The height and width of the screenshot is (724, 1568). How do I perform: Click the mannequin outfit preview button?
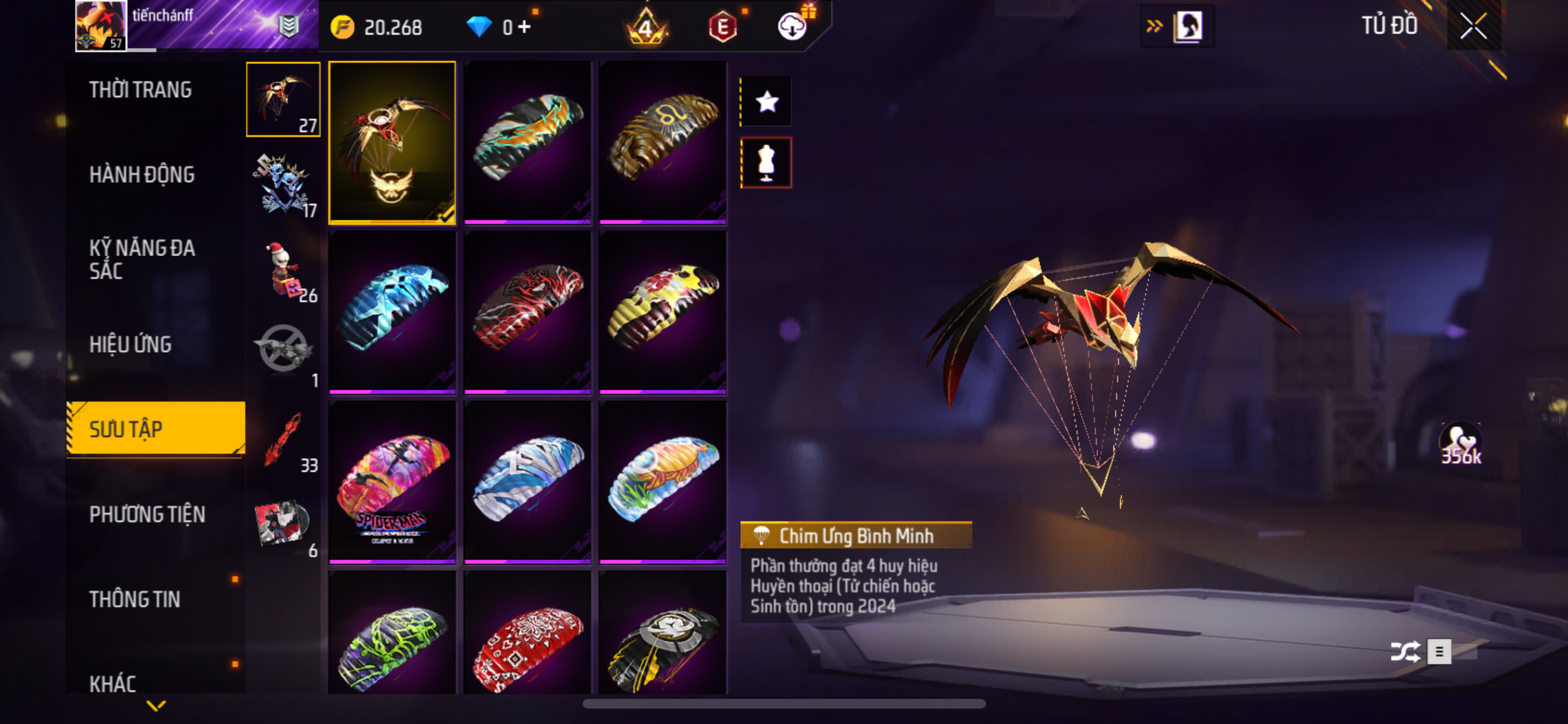[766, 162]
